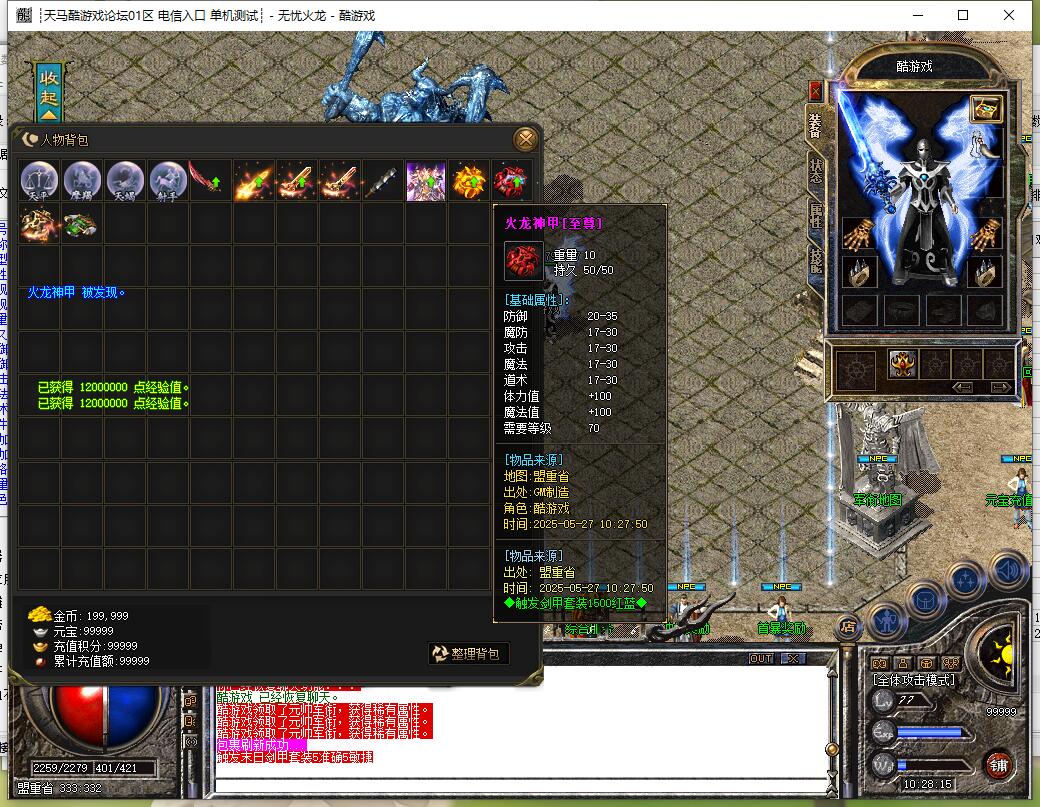Click the OUT button above chat box
1040x807 pixels.
point(761,659)
